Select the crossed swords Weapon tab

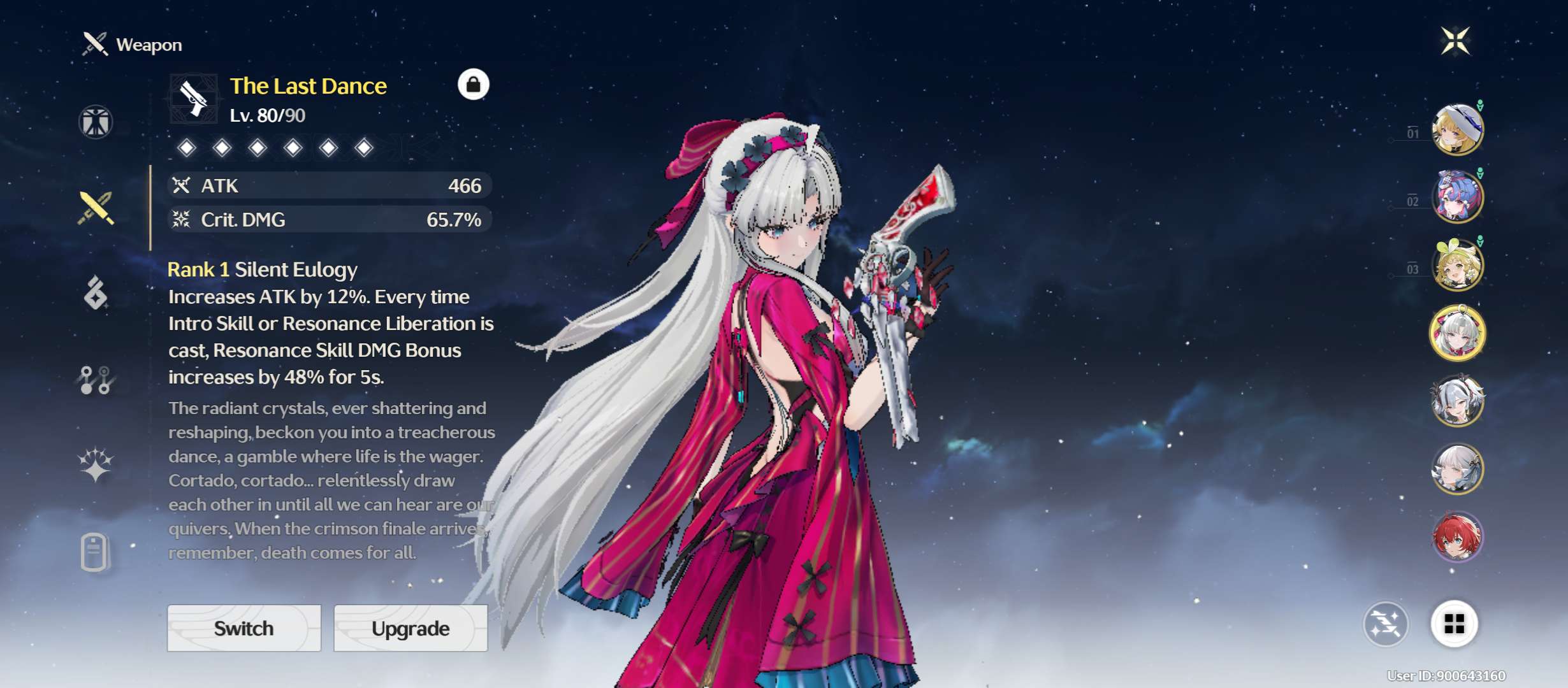point(96,208)
